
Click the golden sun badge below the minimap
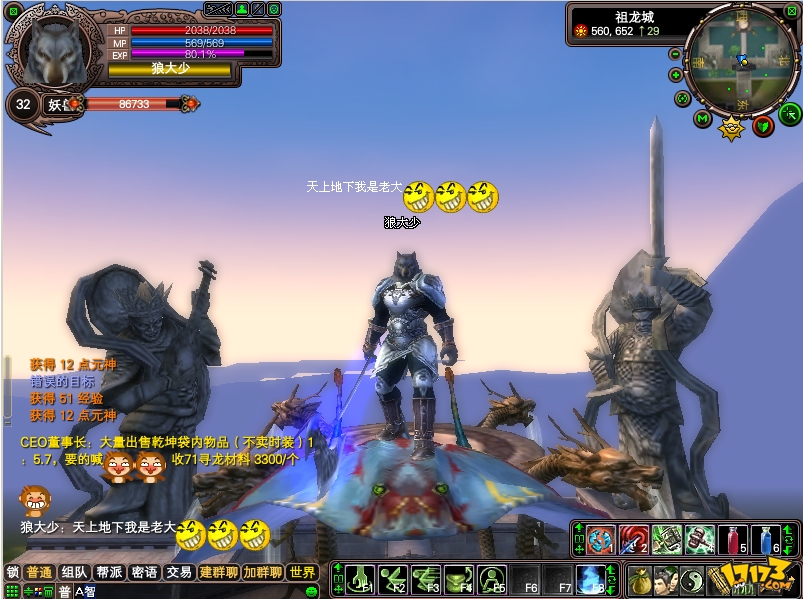[733, 127]
